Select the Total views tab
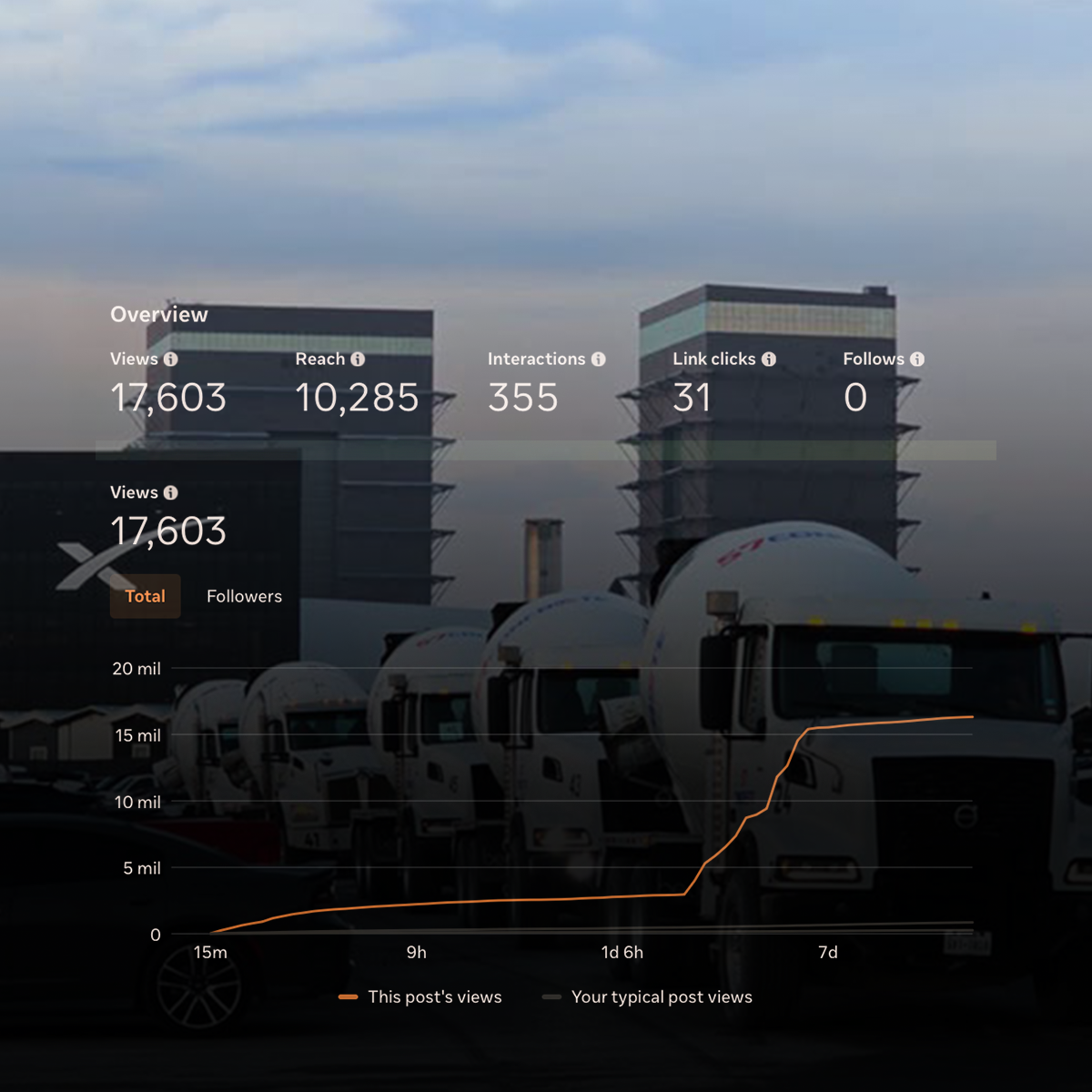The image size is (1092, 1092). pos(146,596)
